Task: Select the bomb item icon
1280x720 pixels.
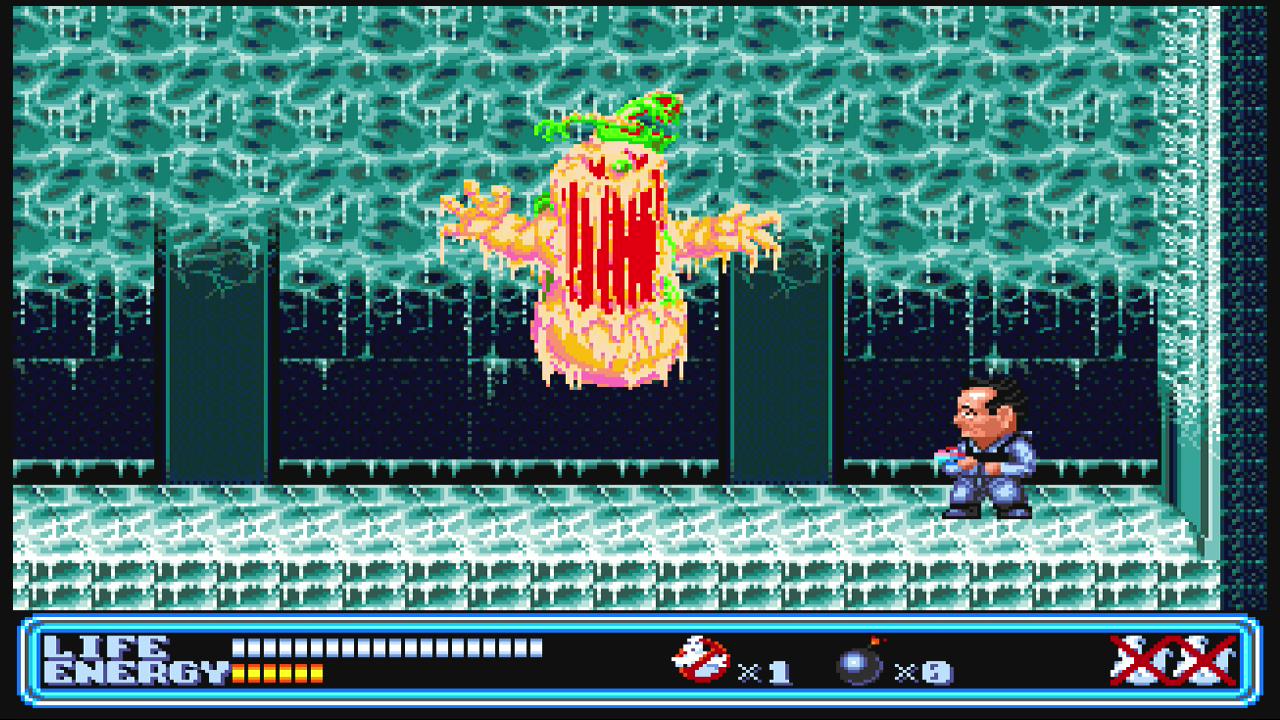Action: point(860,662)
